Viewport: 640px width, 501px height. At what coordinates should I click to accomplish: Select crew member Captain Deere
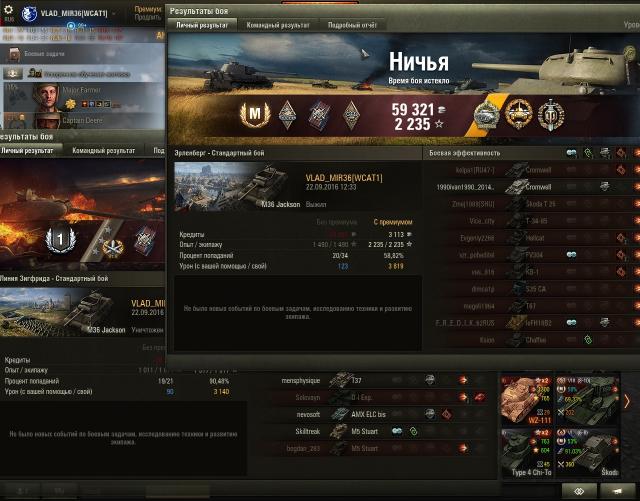coord(62,119)
